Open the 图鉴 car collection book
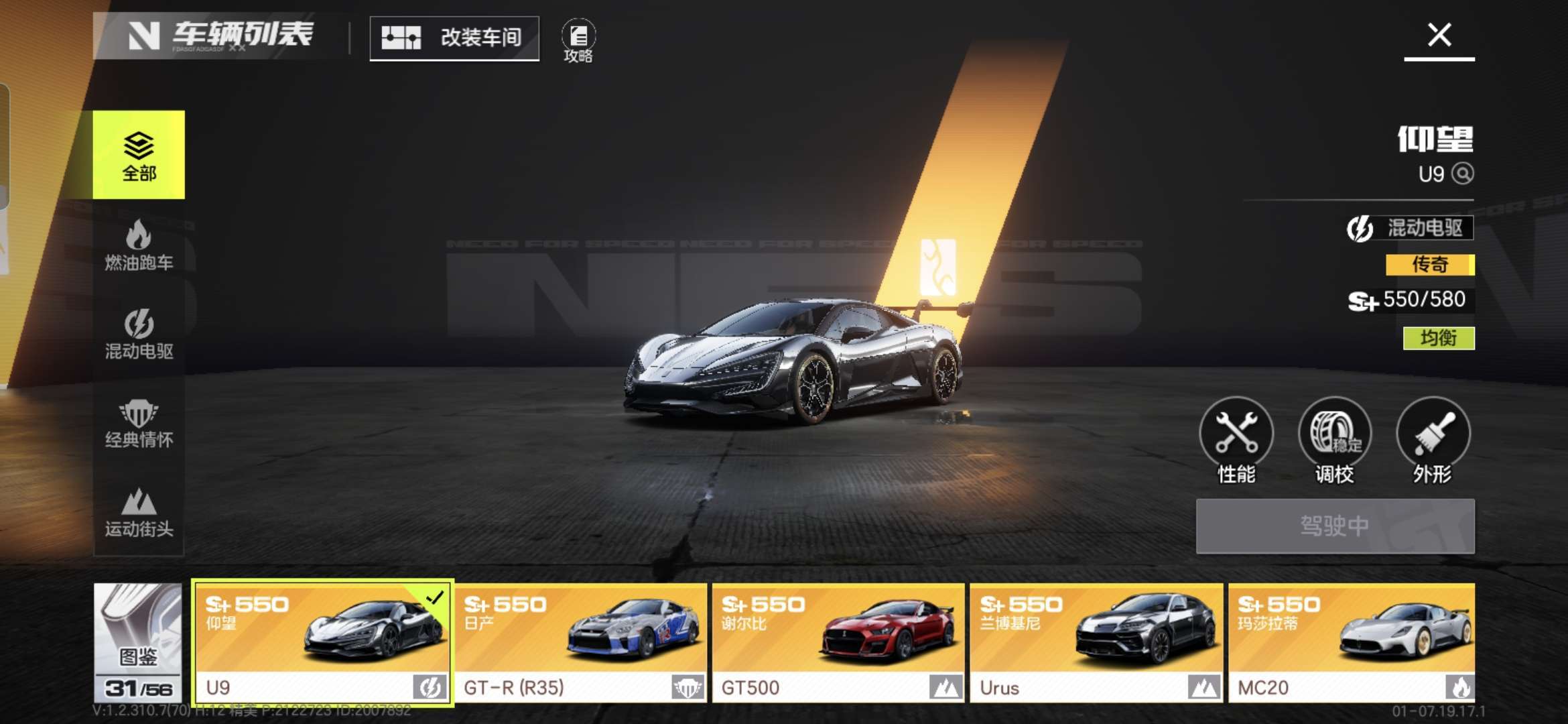 point(138,642)
